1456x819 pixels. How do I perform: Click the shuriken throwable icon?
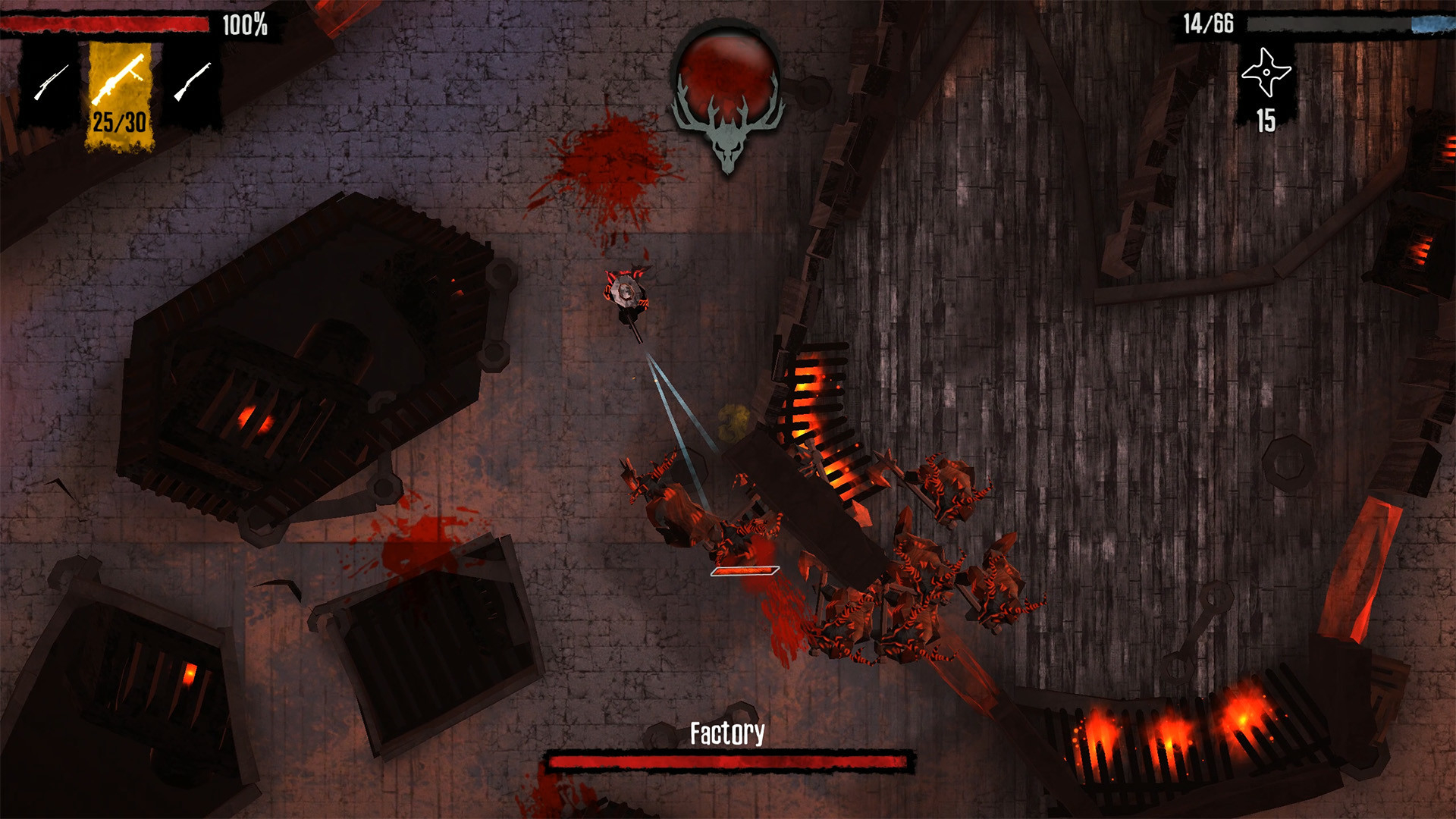point(1266,72)
